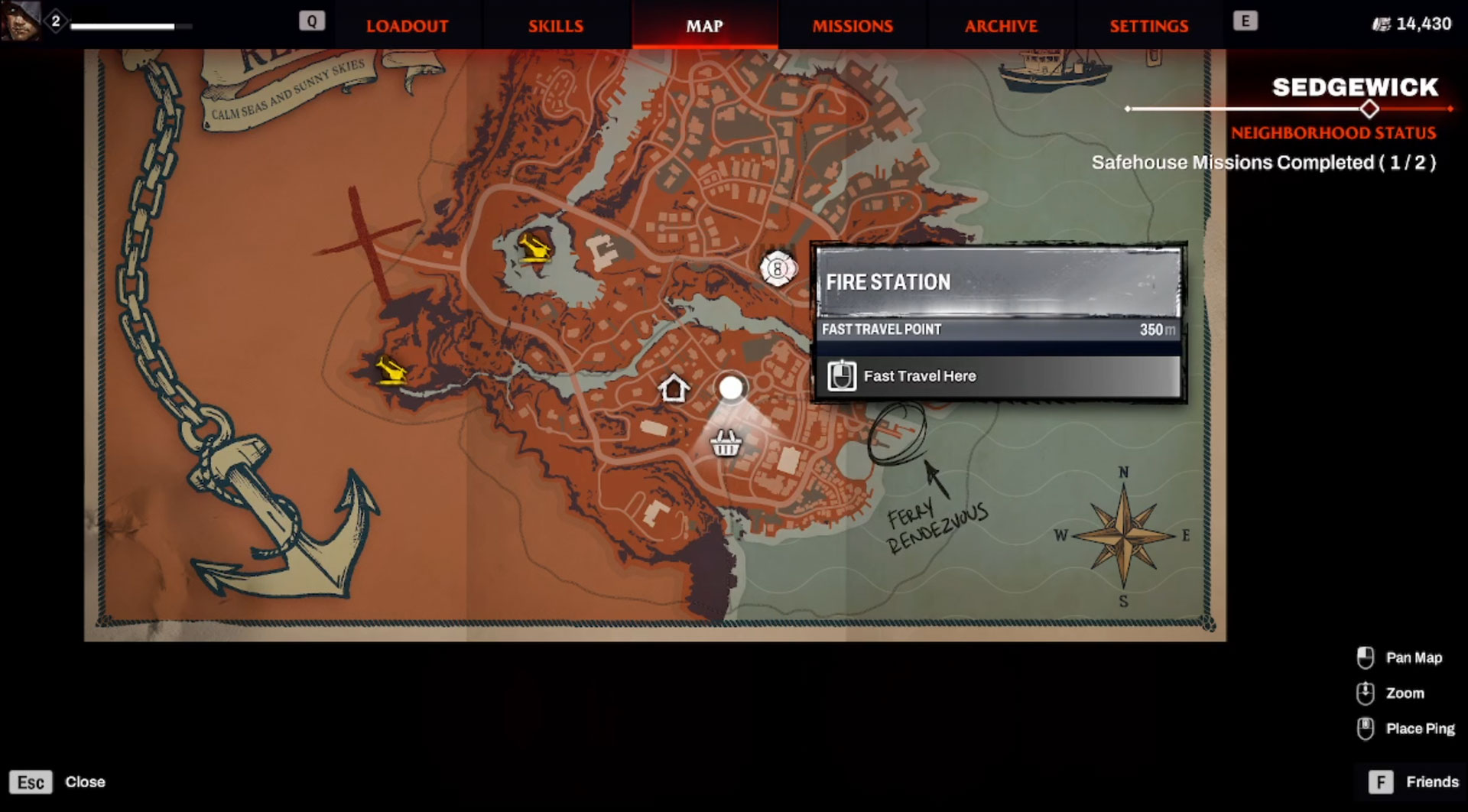Screen dimensions: 1468x812
Task: Switch to the Skills tab
Action: (556, 26)
